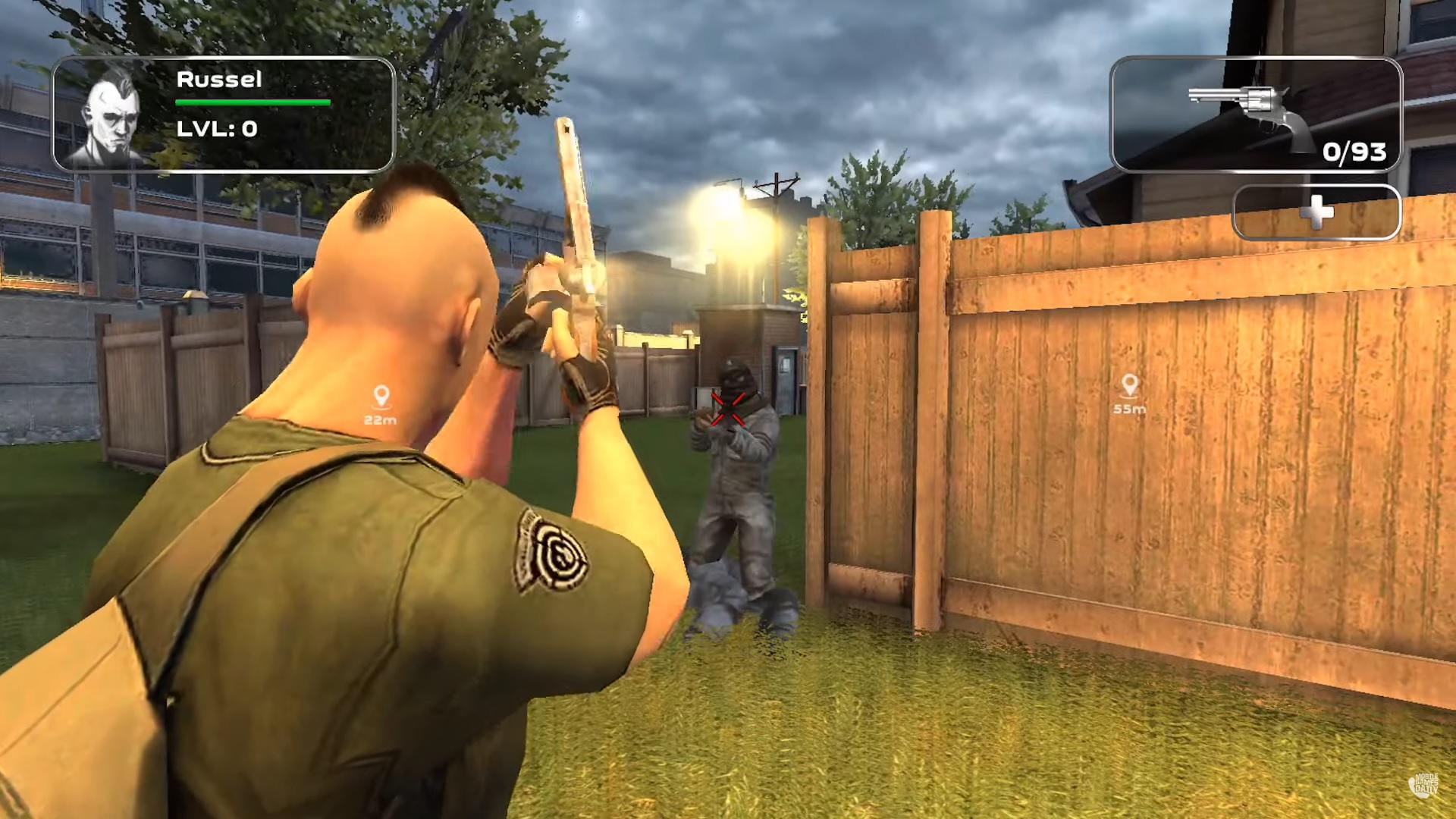Tap the location pin above 55m
Screen dimensions: 1456x819
pyautogui.click(x=1129, y=383)
